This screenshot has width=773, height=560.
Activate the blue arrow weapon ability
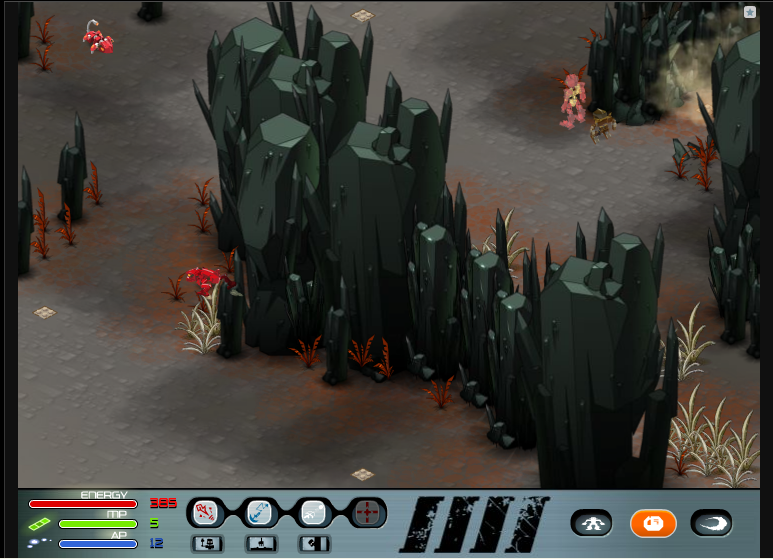[260, 513]
